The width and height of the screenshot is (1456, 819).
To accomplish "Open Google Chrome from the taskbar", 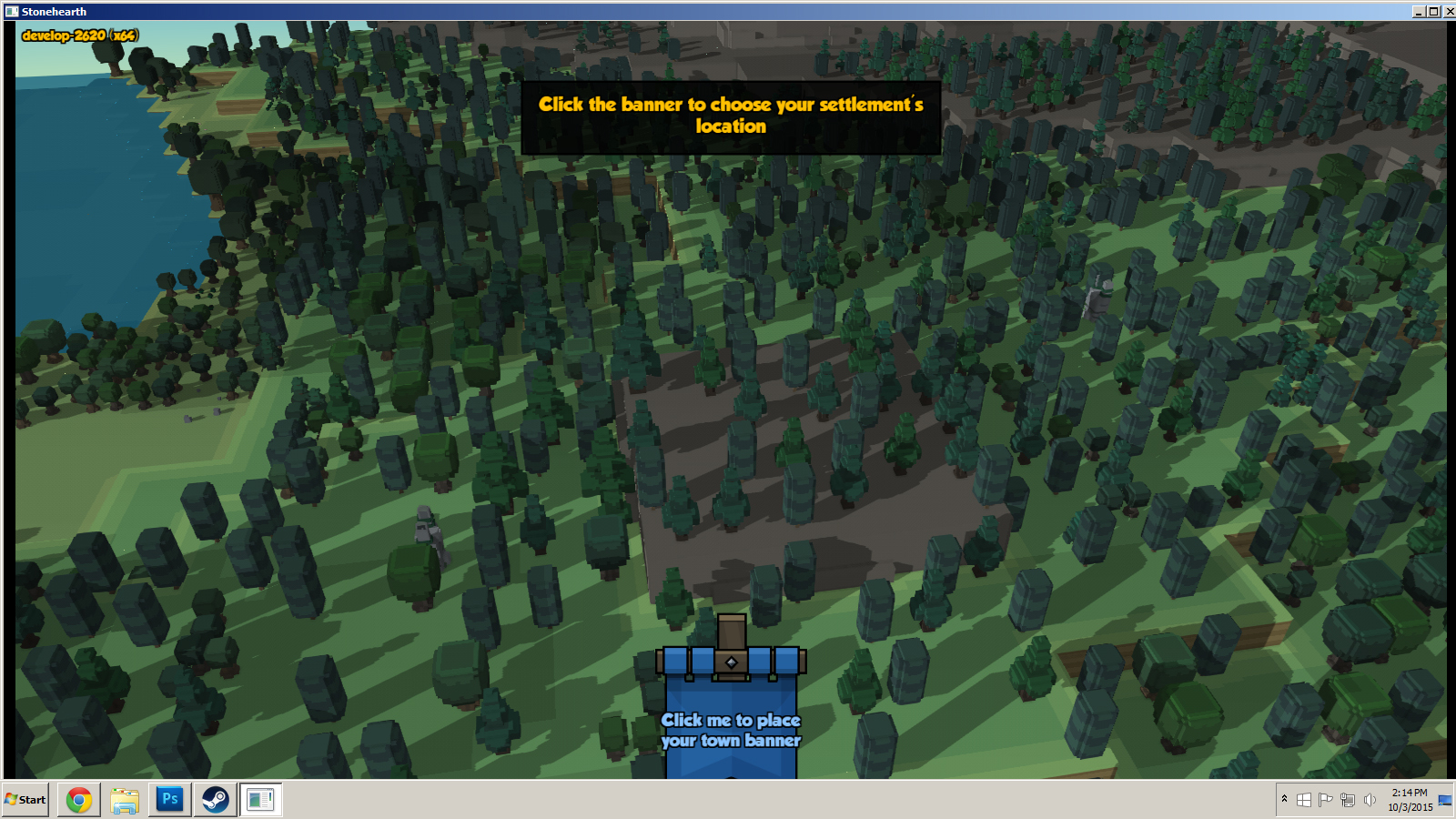I will click(79, 800).
